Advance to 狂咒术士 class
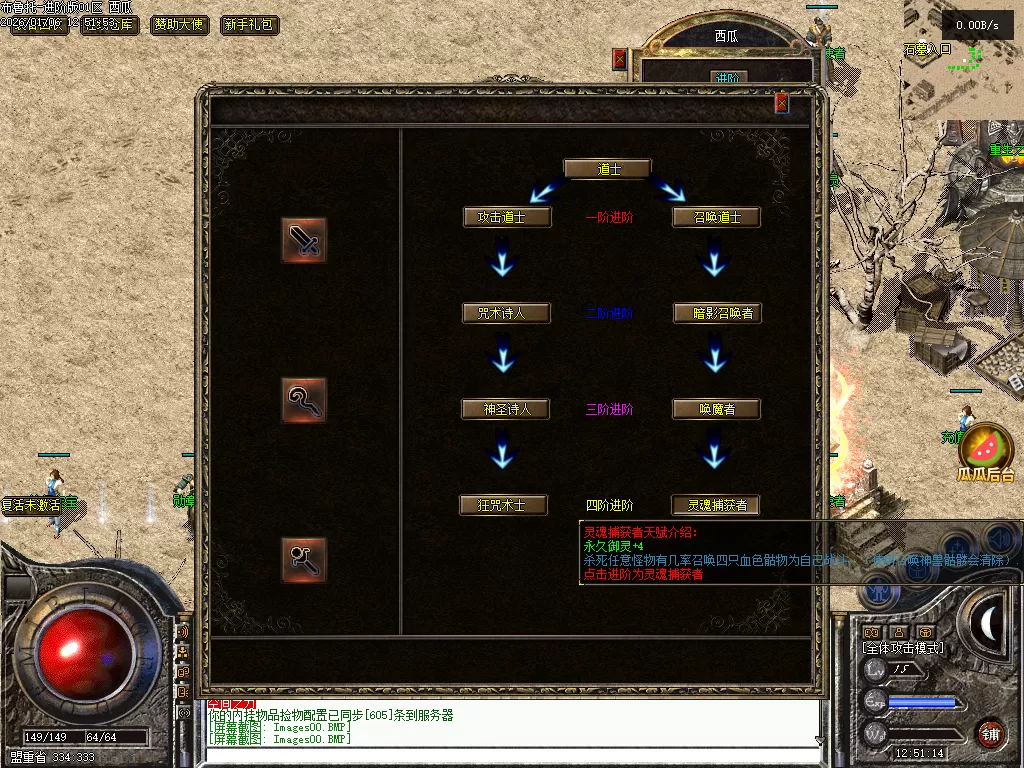This screenshot has height=768, width=1024. click(x=504, y=505)
